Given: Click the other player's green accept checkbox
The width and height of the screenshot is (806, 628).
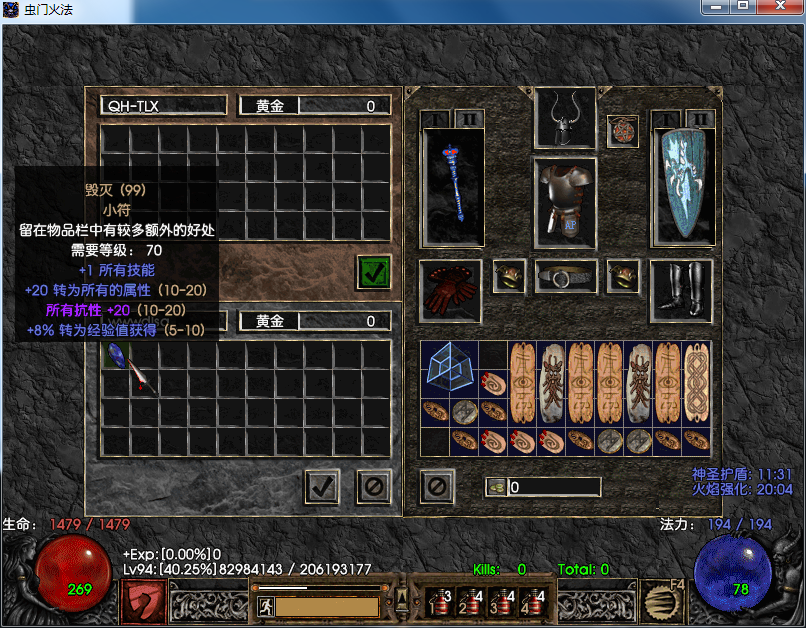Looking at the screenshot, I should coord(374,272).
